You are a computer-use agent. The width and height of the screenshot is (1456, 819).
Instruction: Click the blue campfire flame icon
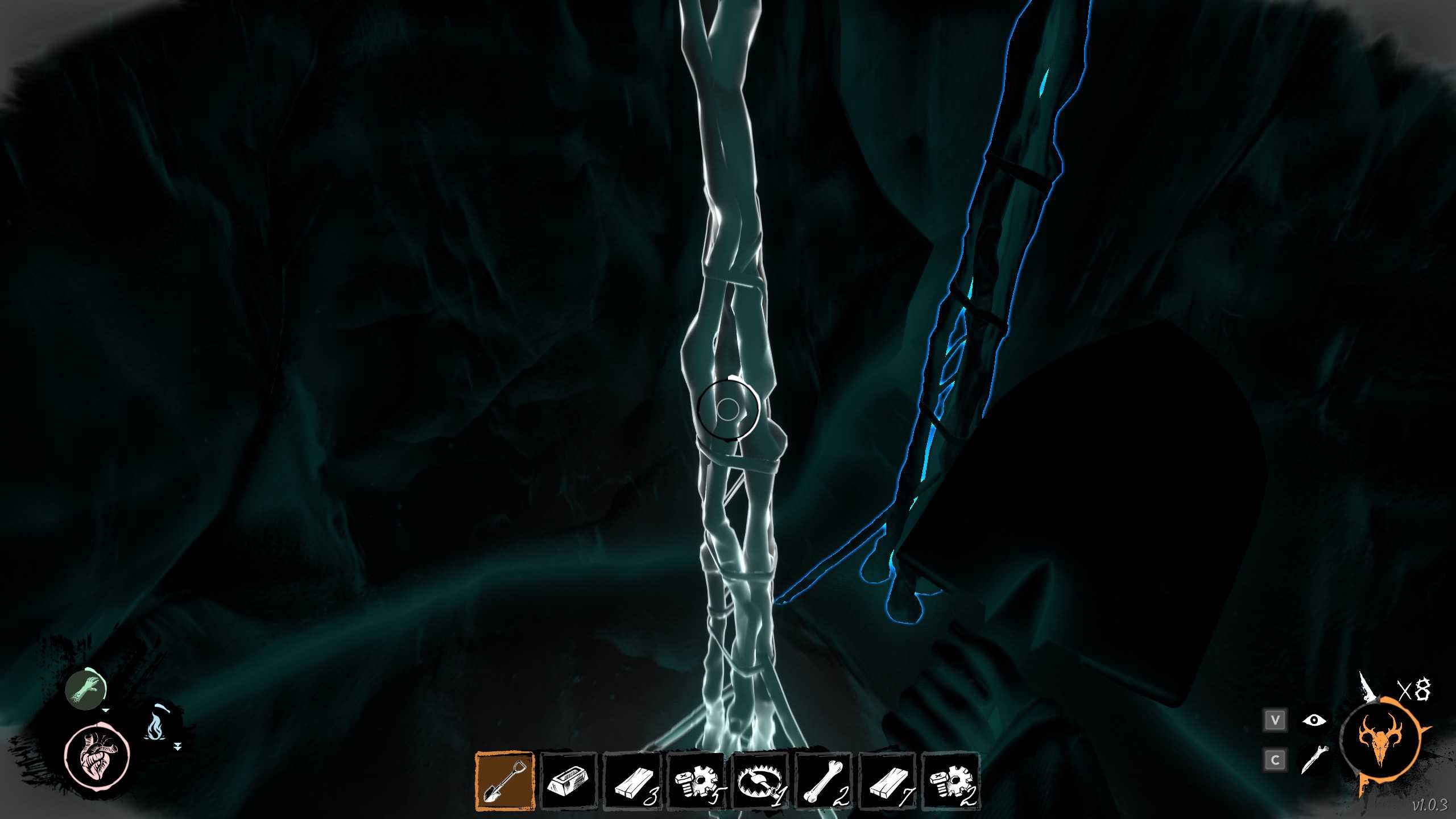[x=155, y=726]
